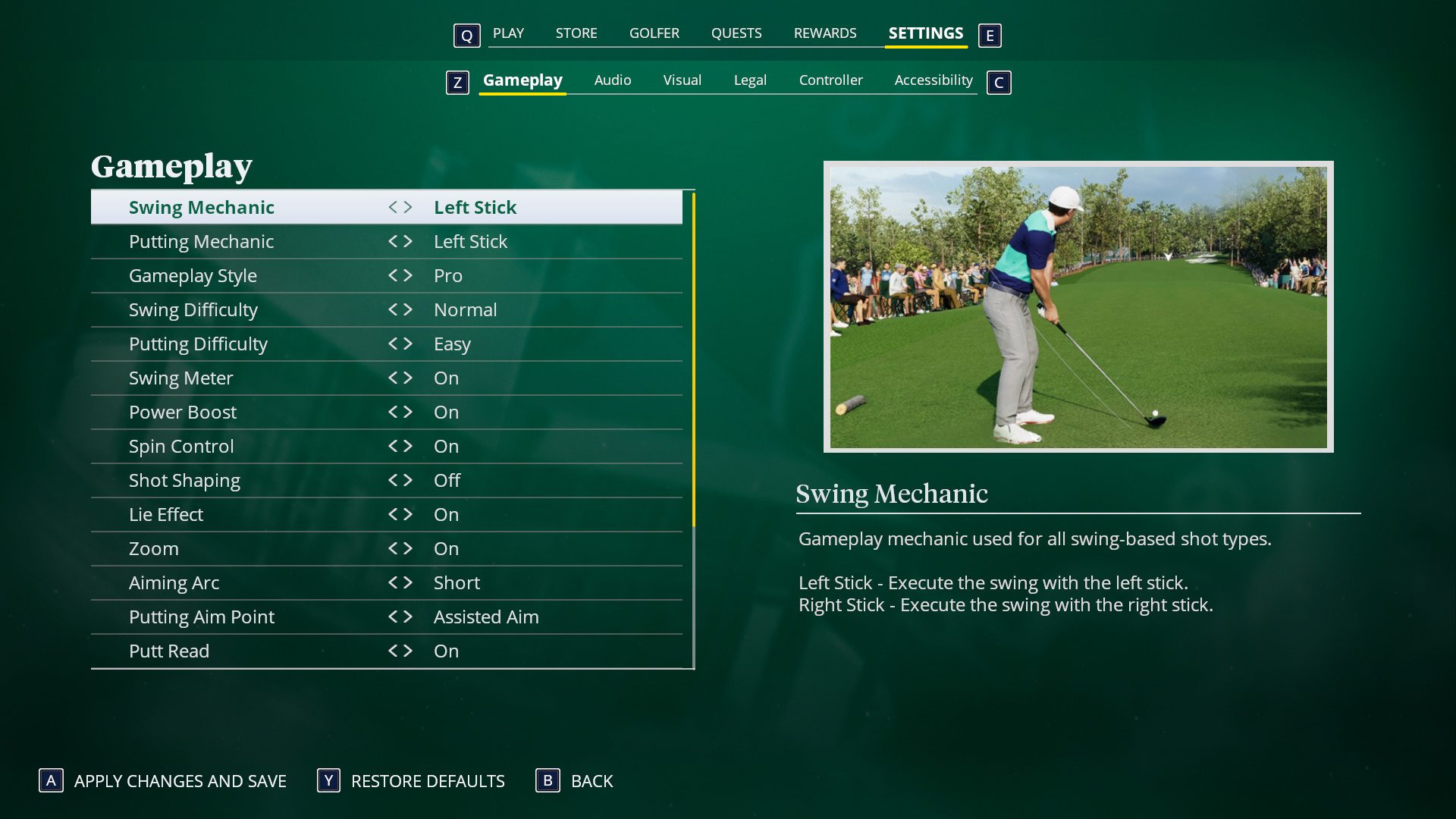The width and height of the screenshot is (1456, 819).
Task: Click the Q key prompt icon
Action: tap(466, 35)
